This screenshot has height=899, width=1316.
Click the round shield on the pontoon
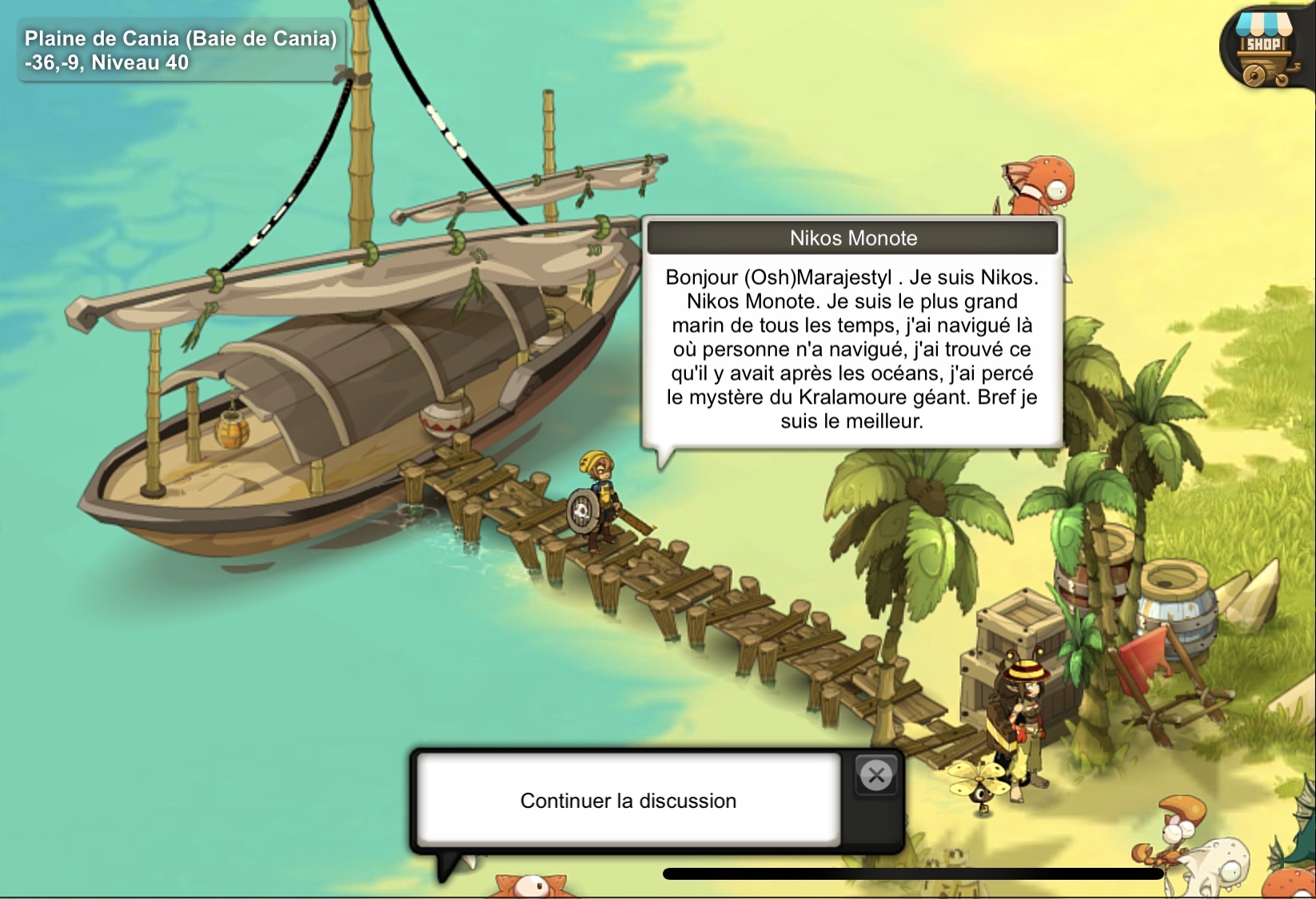coord(583,511)
